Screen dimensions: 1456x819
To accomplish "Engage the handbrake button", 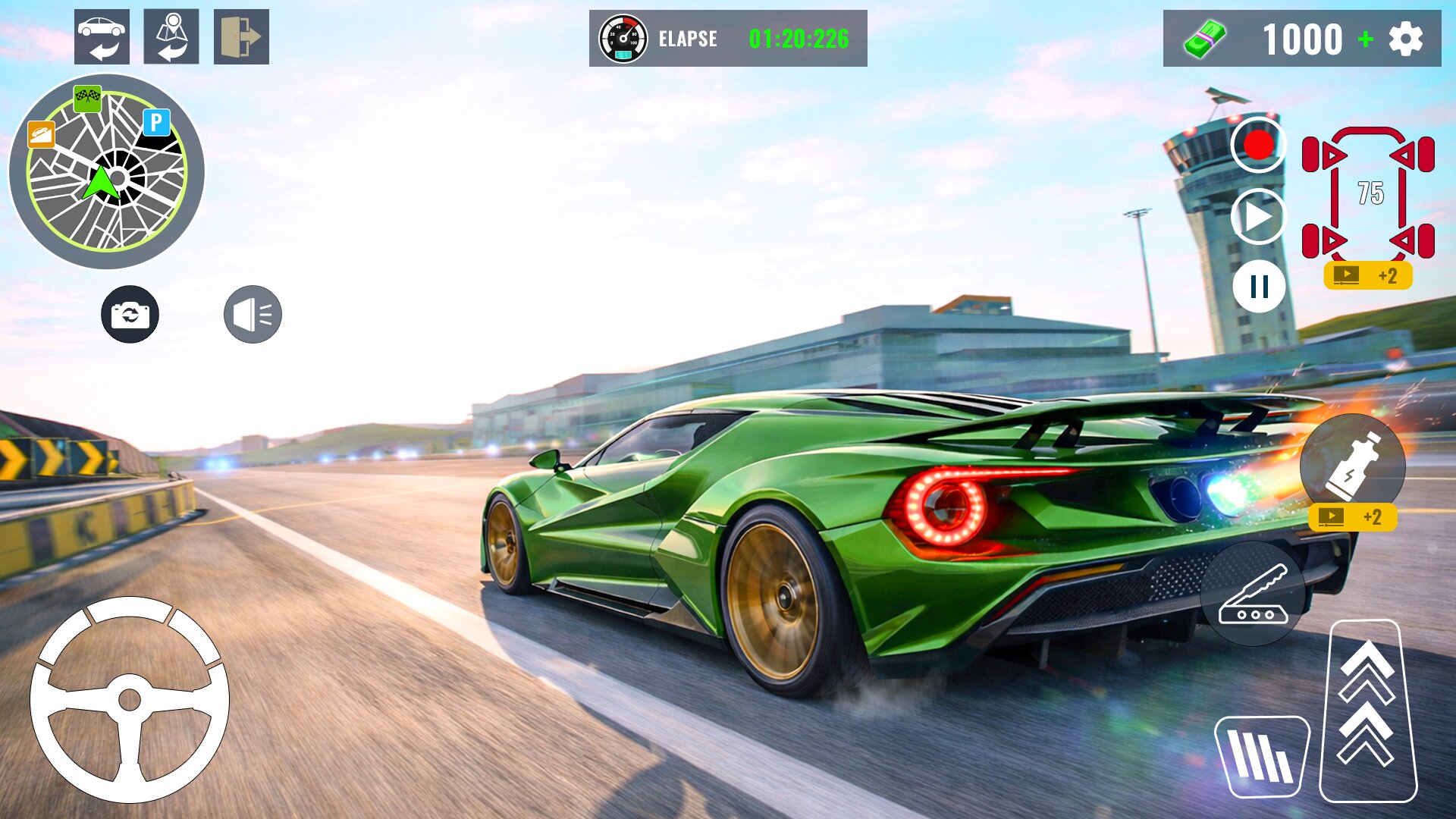I will 1253,594.
